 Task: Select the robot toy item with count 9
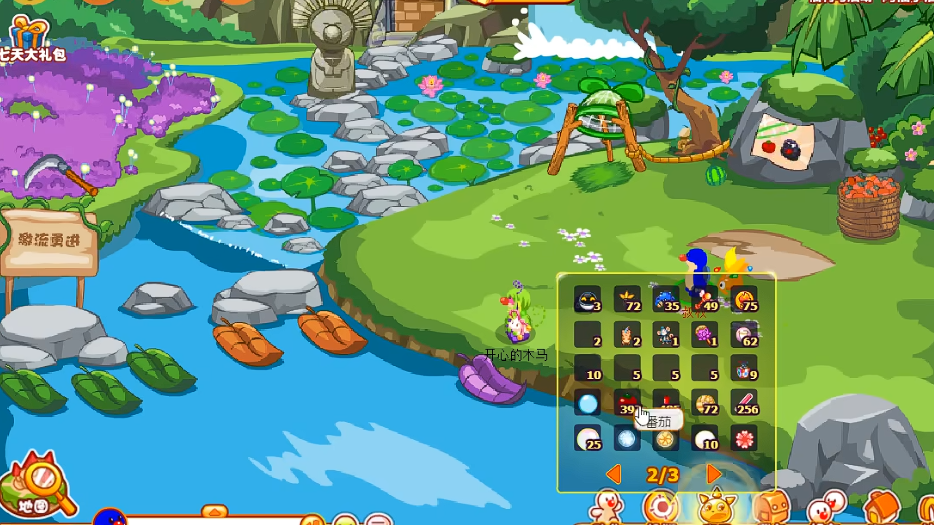[x=744, y=369]
